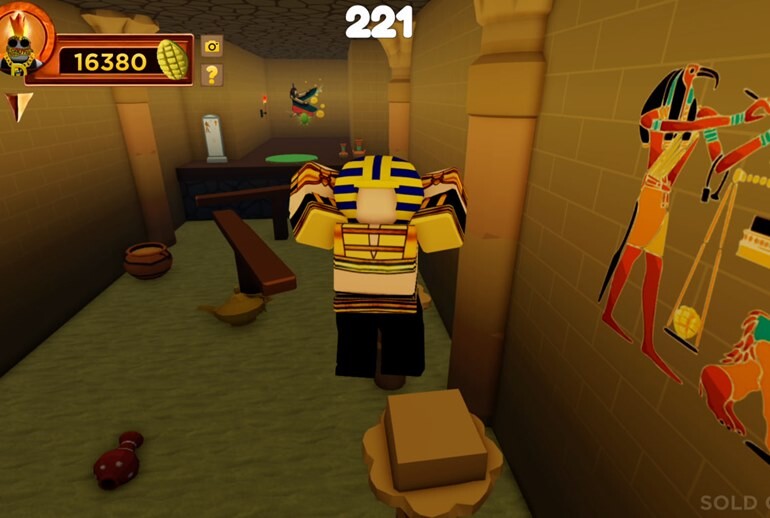
Task: Open the camera screenshot button
Action: pyautogui.click(x=211, y=45)
